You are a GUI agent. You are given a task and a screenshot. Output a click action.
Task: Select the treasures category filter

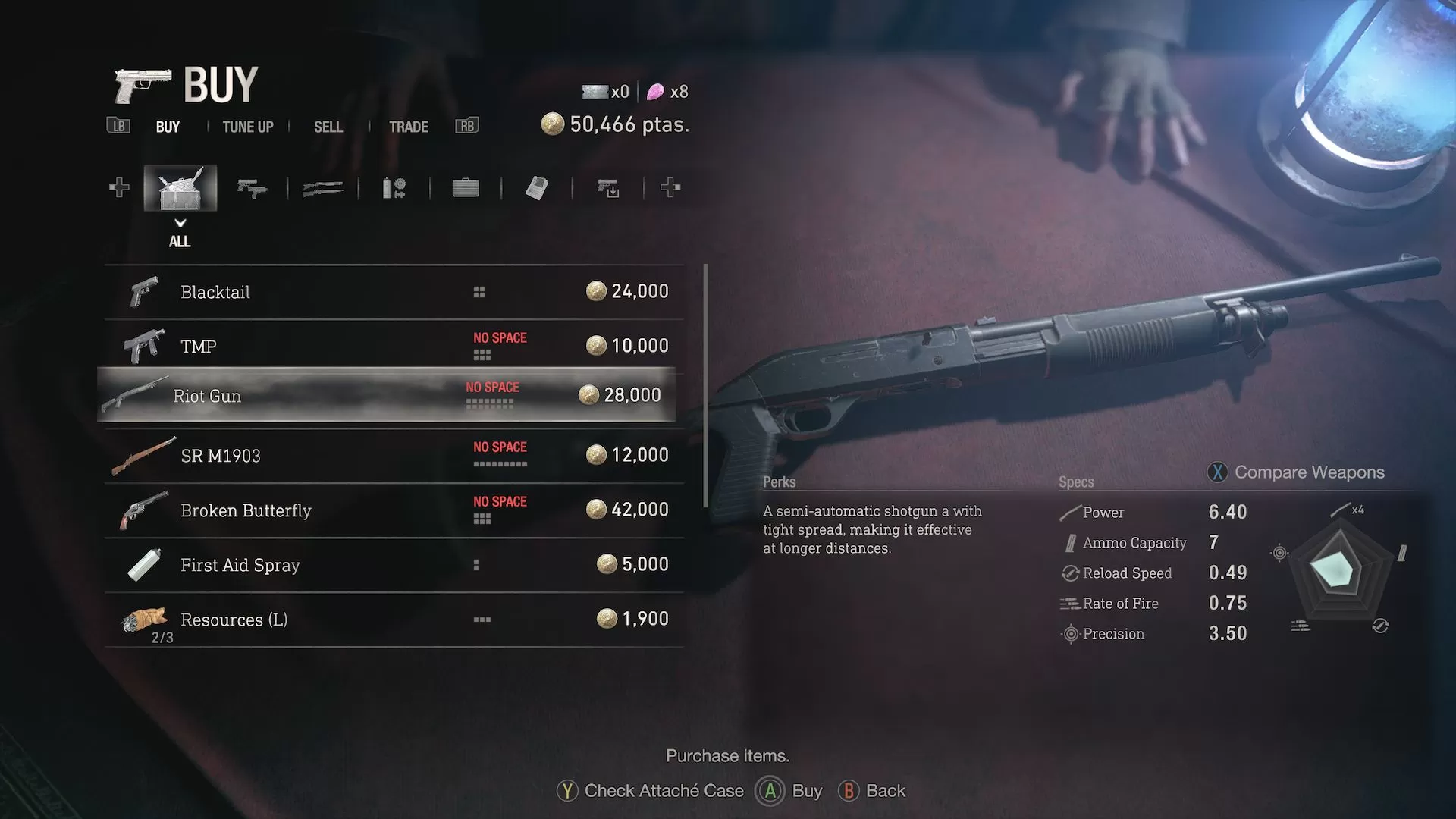pos(537,187)
